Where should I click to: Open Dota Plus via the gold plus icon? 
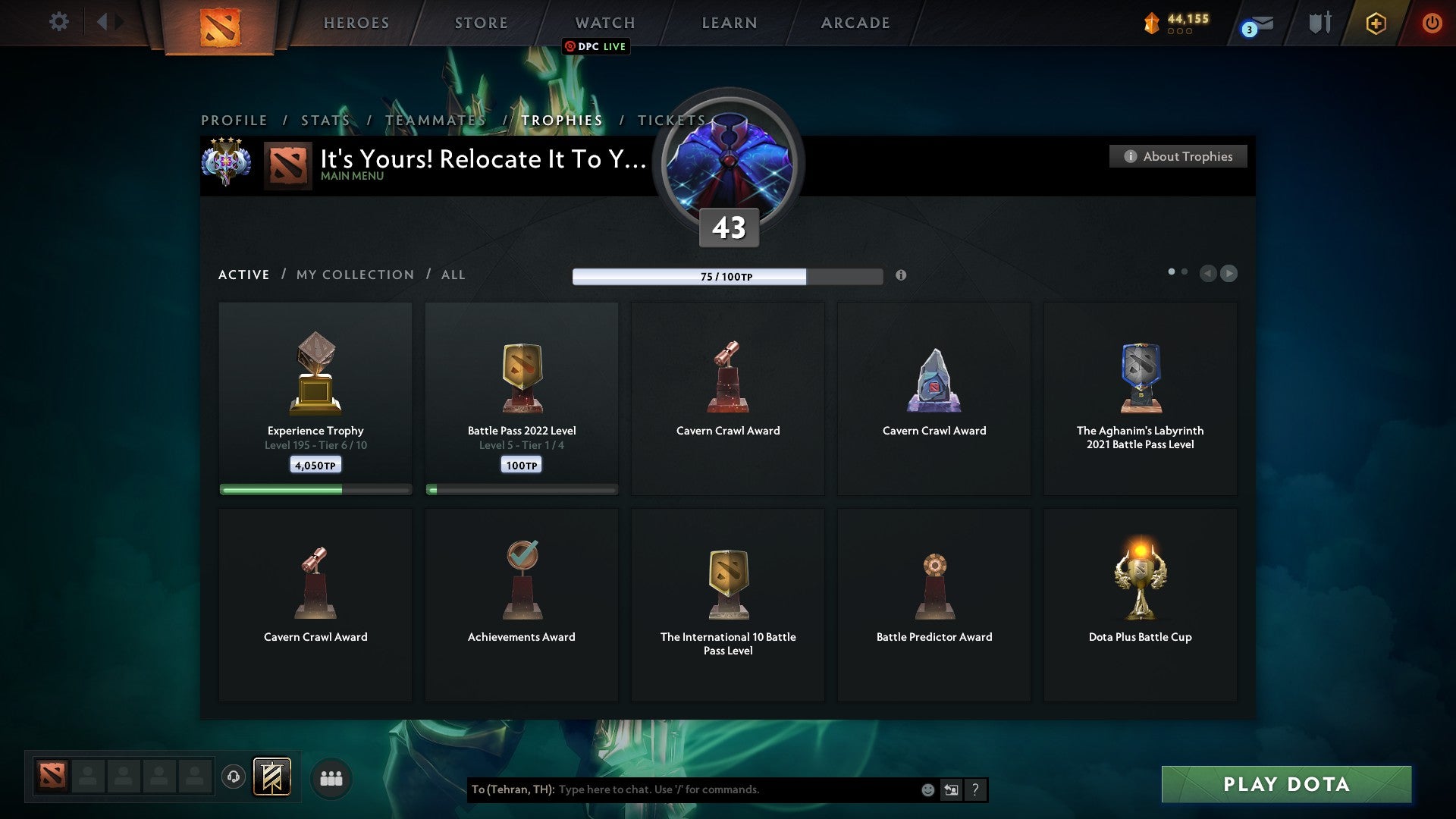coord(1376,23)
